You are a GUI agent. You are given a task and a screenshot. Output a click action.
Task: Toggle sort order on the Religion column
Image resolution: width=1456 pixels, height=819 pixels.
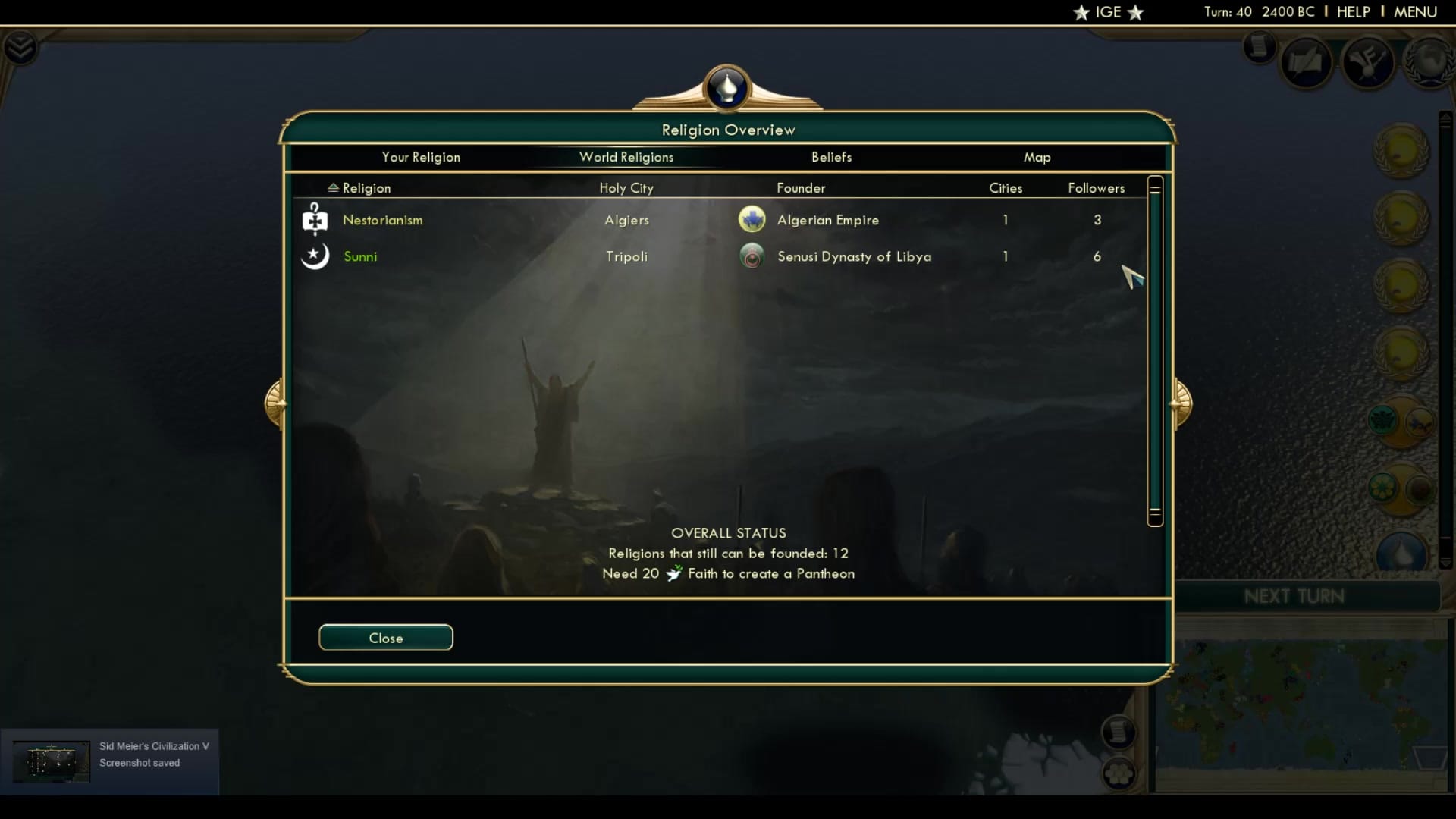click(x=334, y=187)
